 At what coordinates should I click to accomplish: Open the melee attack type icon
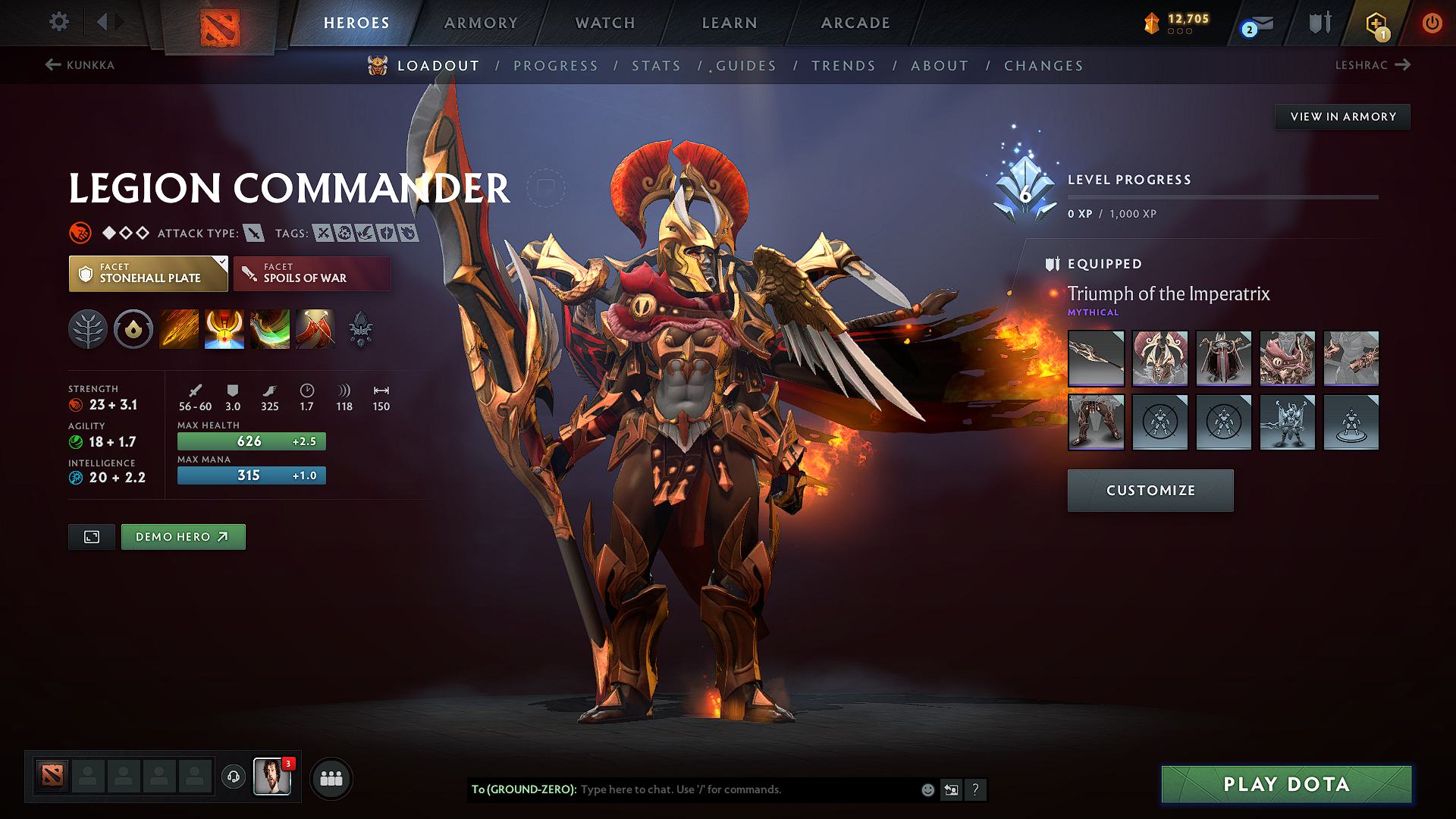pos(253,233)
